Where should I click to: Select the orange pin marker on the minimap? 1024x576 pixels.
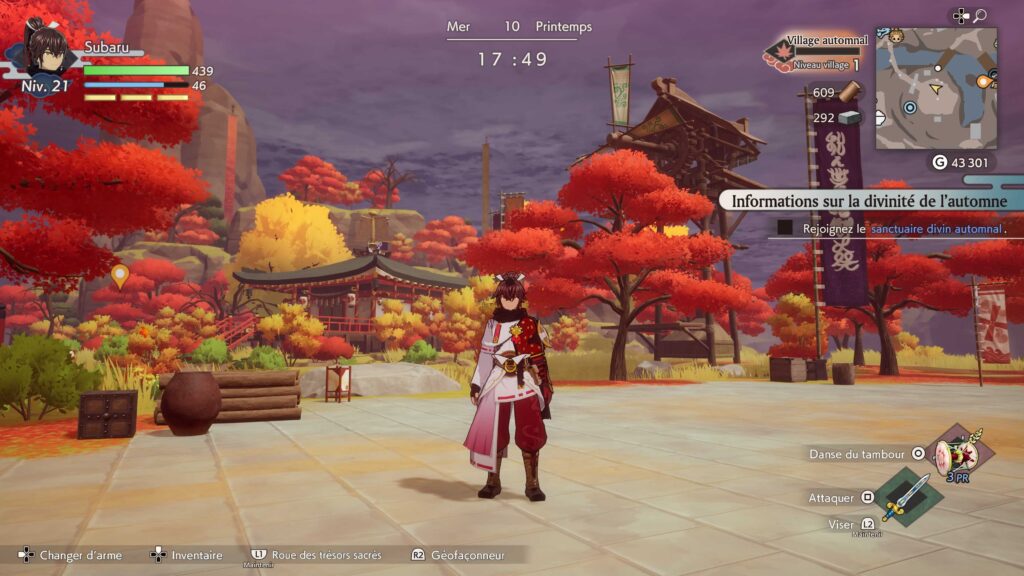point(984,82)
